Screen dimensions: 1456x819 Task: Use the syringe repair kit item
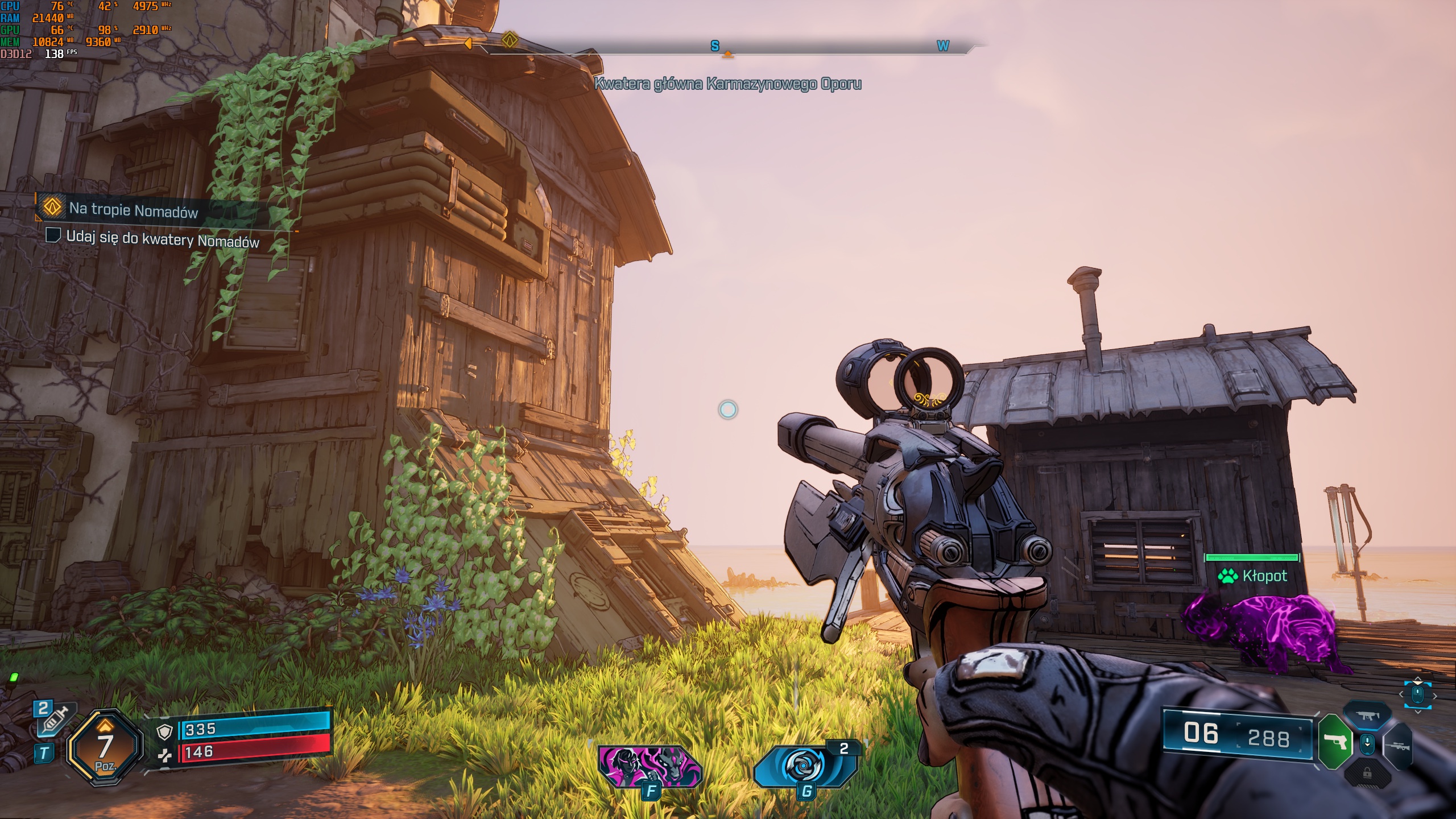[x=56, y=719]
